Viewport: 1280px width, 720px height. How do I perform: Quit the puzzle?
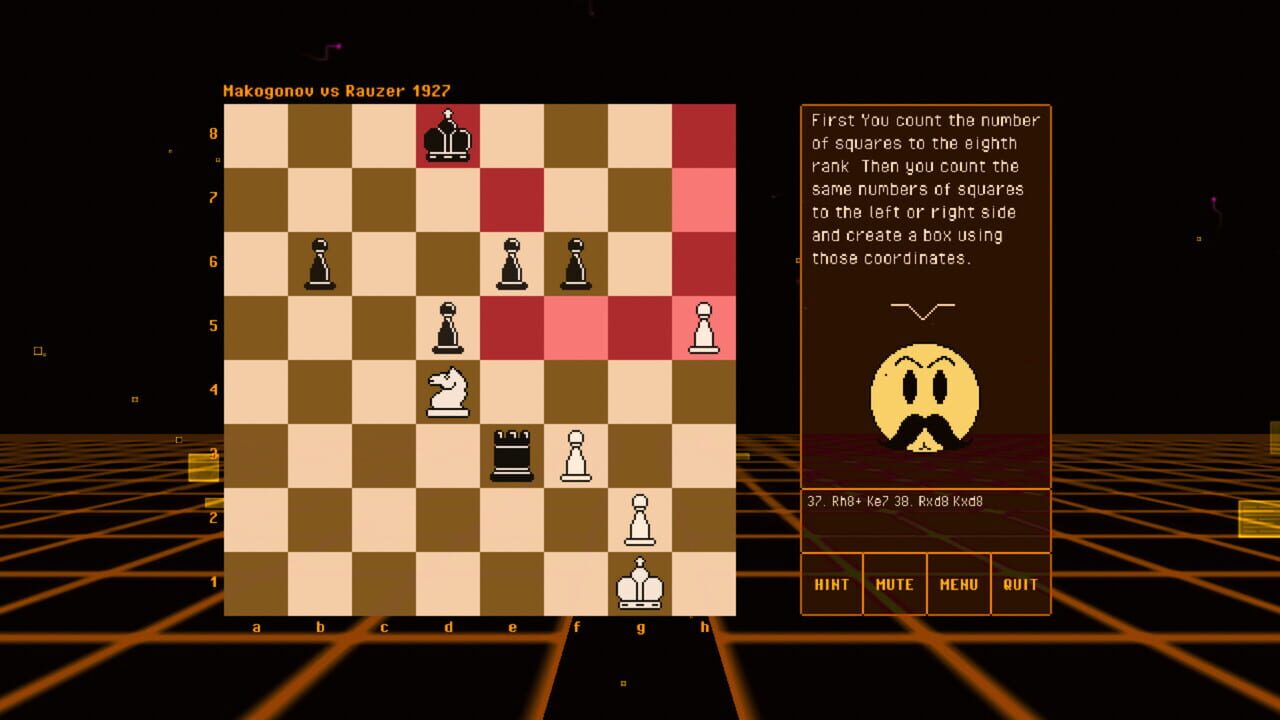(1020, 584)
